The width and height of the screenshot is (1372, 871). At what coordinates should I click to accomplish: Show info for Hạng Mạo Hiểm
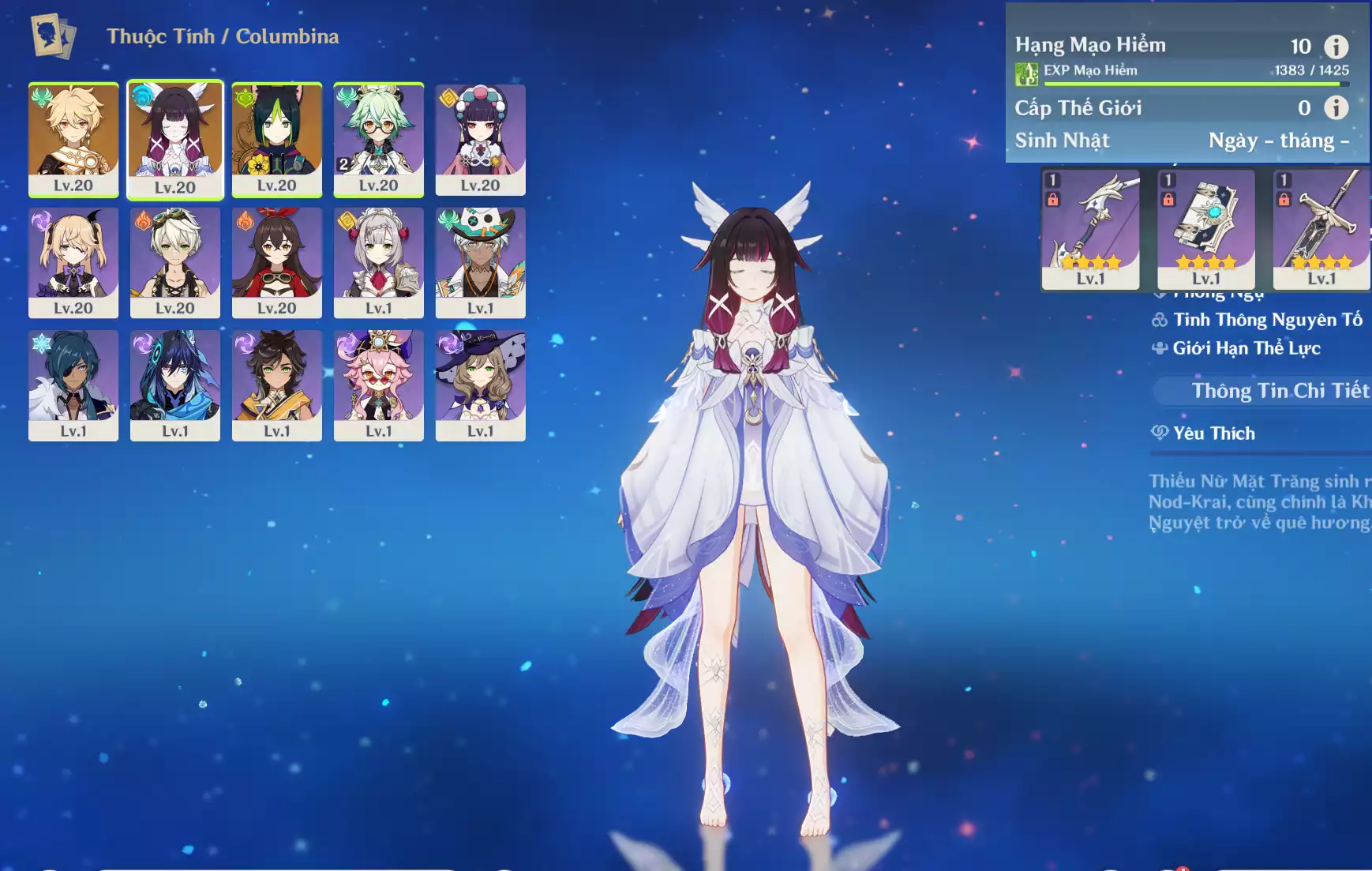click(1336, 47)
